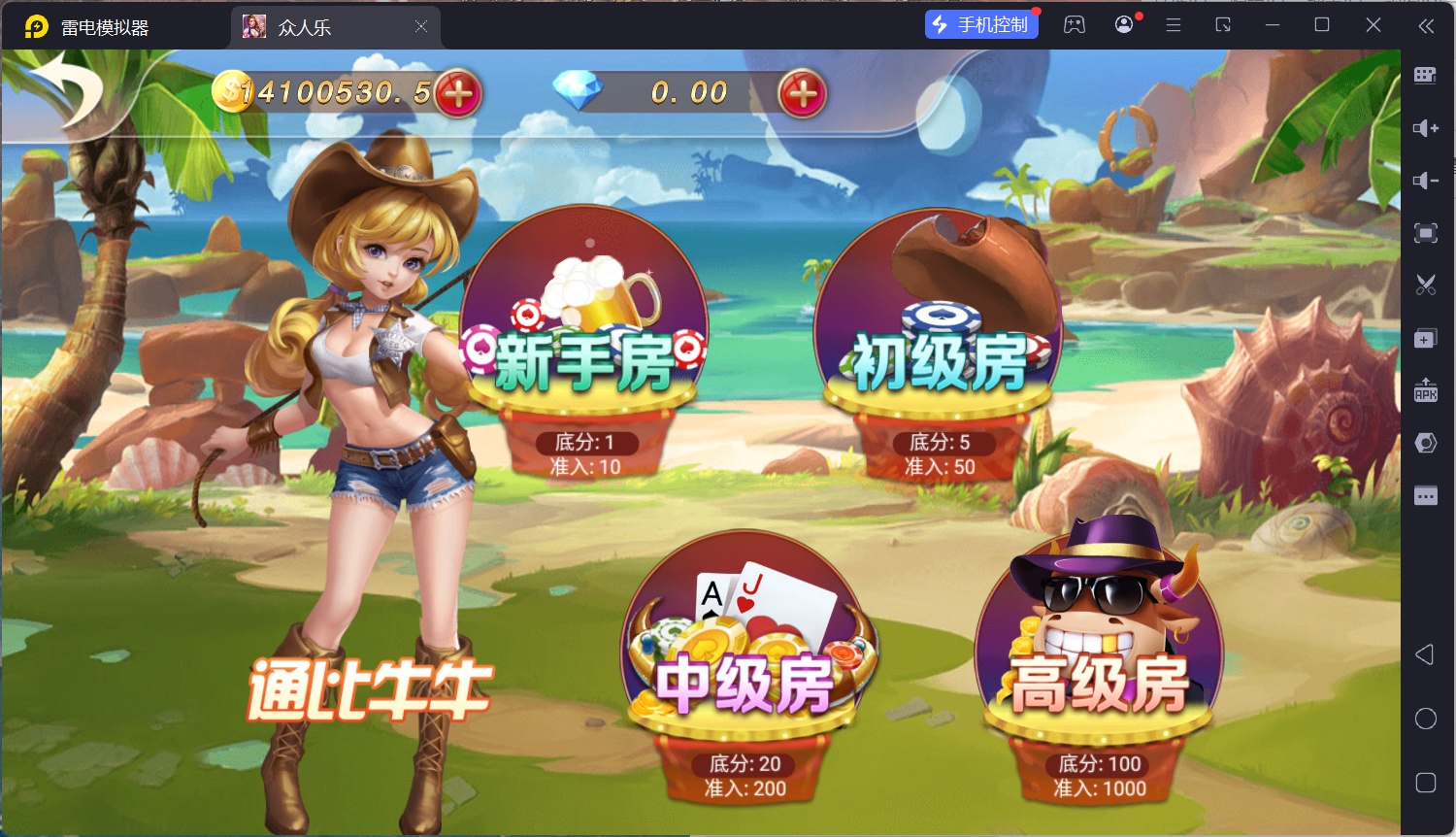Collapse the sidebar with the double-chevron arrow

coord(1427,25)
